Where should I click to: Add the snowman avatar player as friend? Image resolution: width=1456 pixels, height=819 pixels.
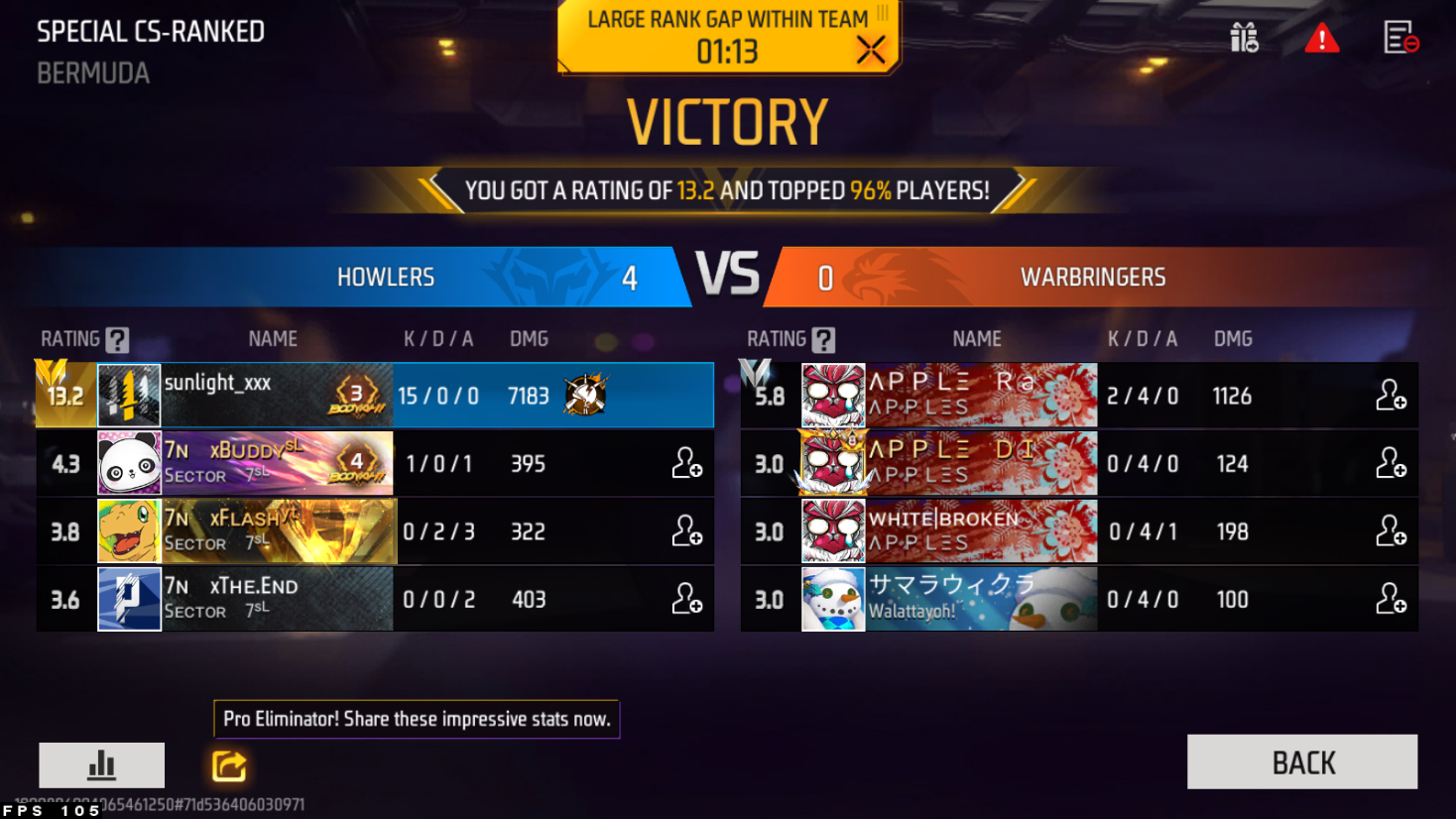1391,599
